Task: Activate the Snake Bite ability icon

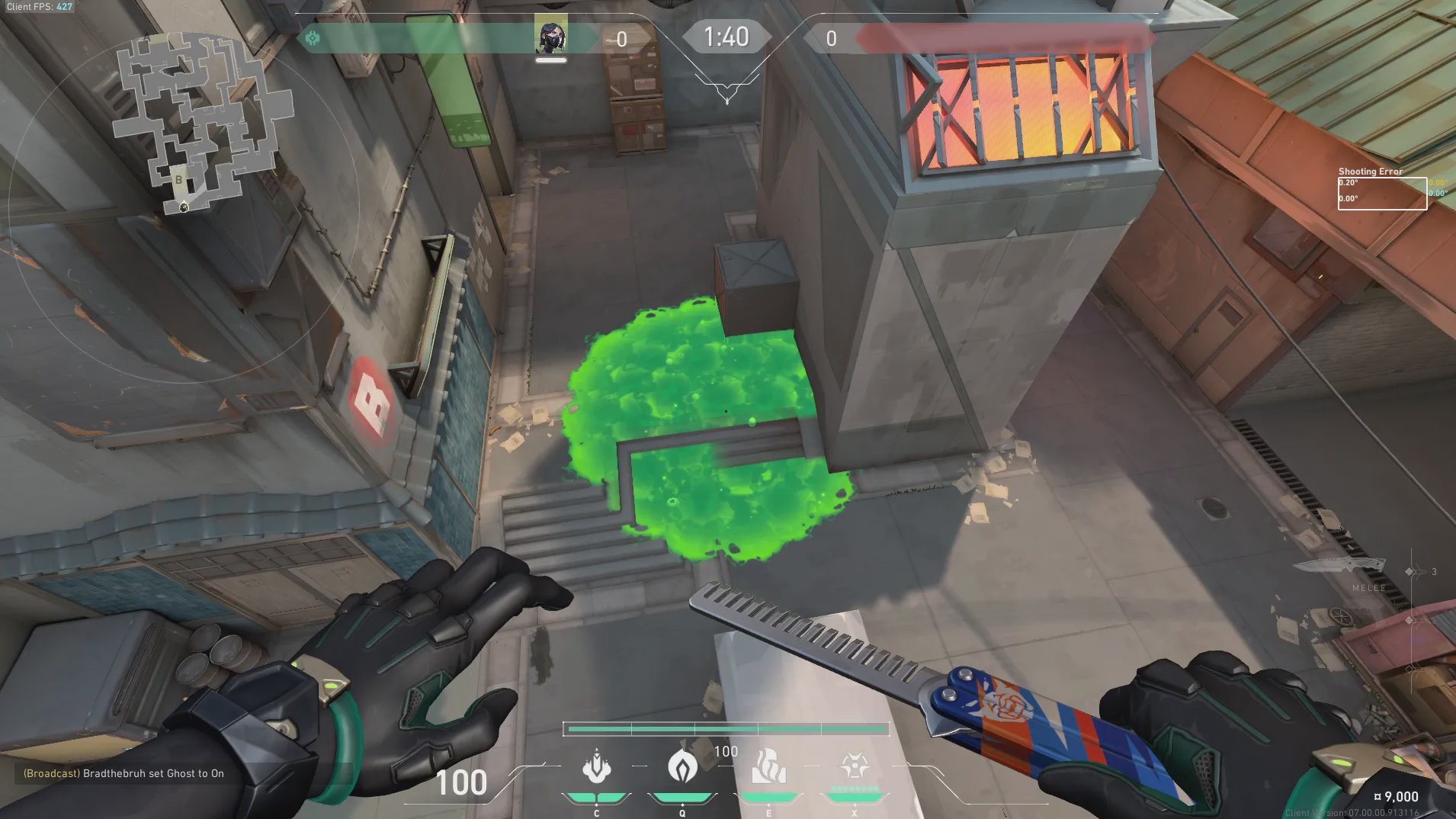Action: pos(596,767)
